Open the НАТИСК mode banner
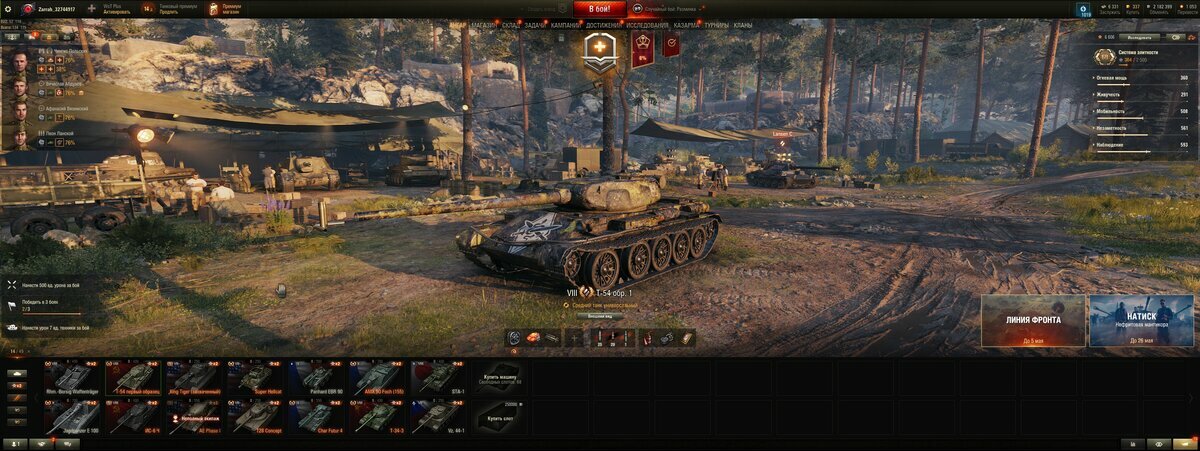The width and height of the screenshot is (1200, 451). tap(1141, 321)
